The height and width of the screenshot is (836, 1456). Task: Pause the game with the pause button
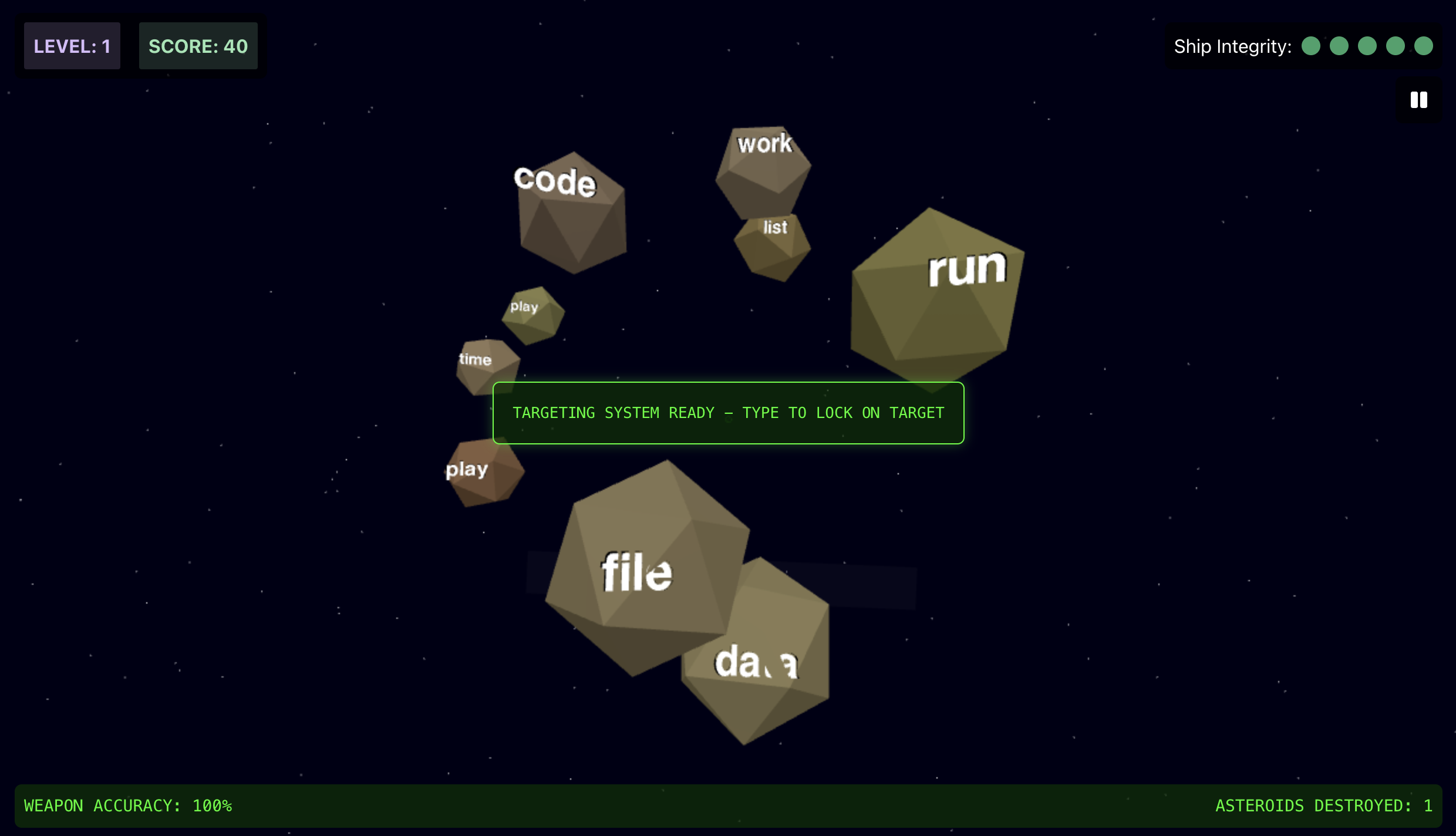[1418, 100]
